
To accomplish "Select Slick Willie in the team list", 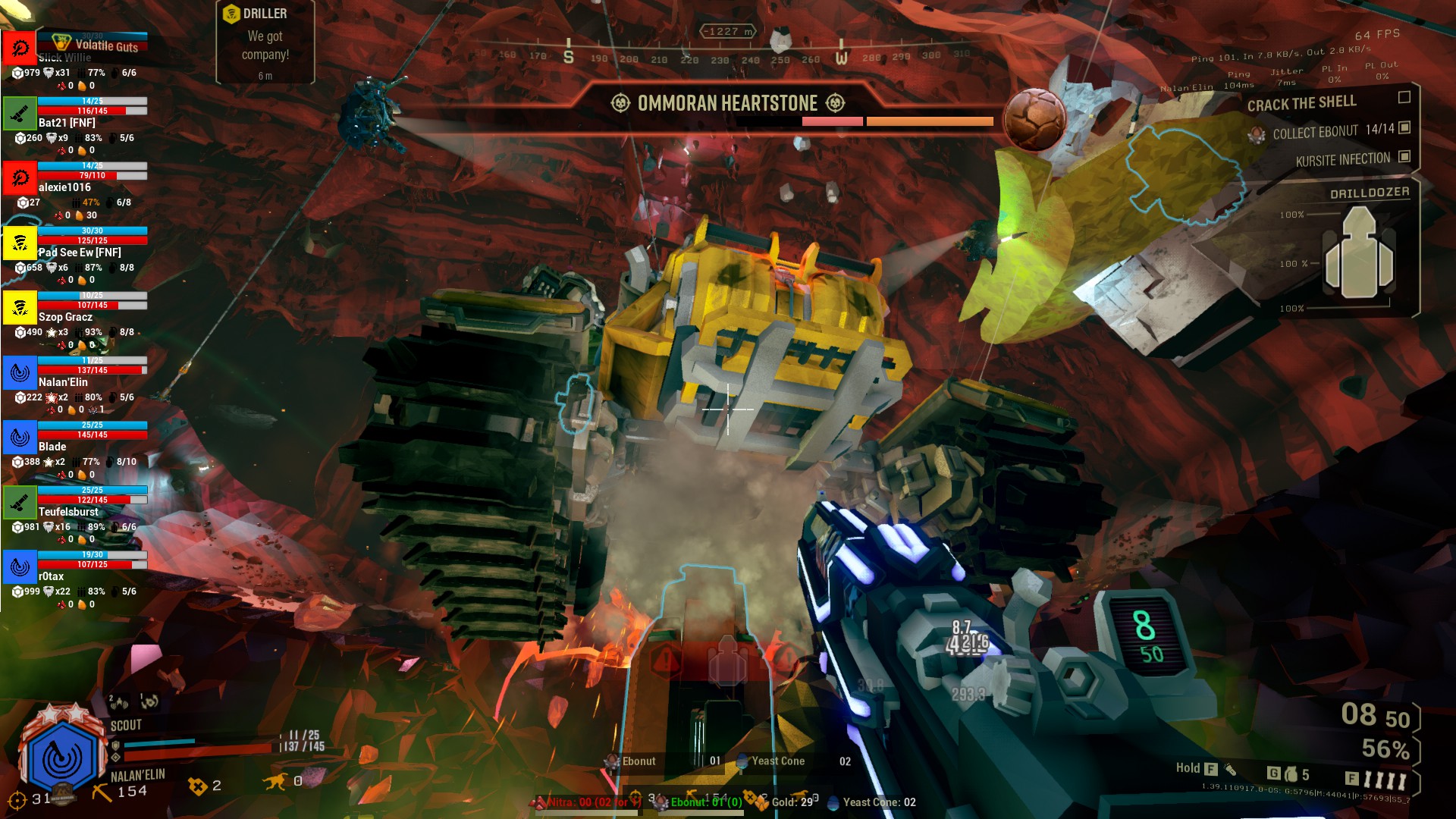I will [65, 58].
